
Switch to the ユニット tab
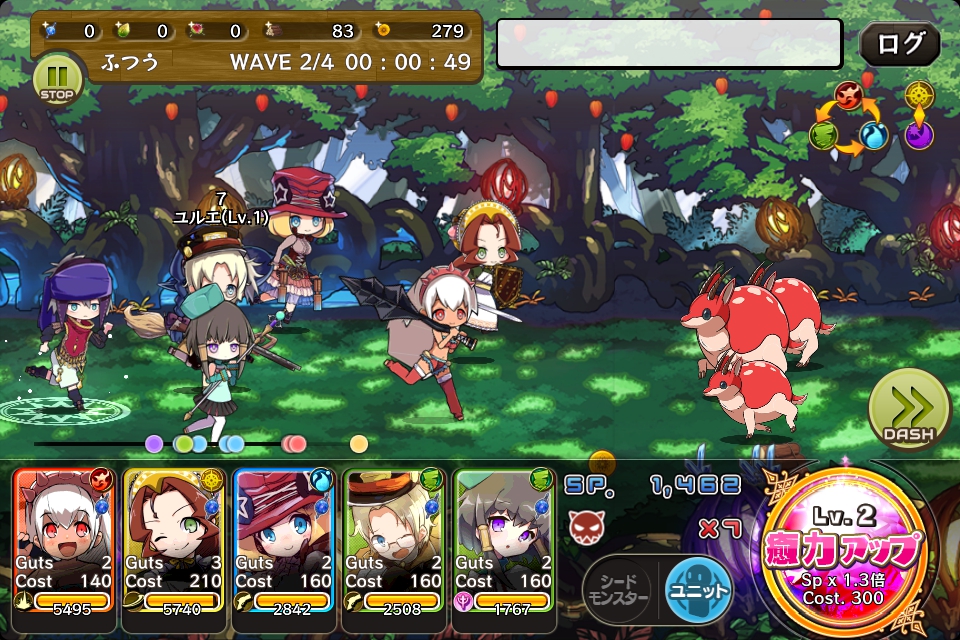pyautogui.click(x=697, y=590)
